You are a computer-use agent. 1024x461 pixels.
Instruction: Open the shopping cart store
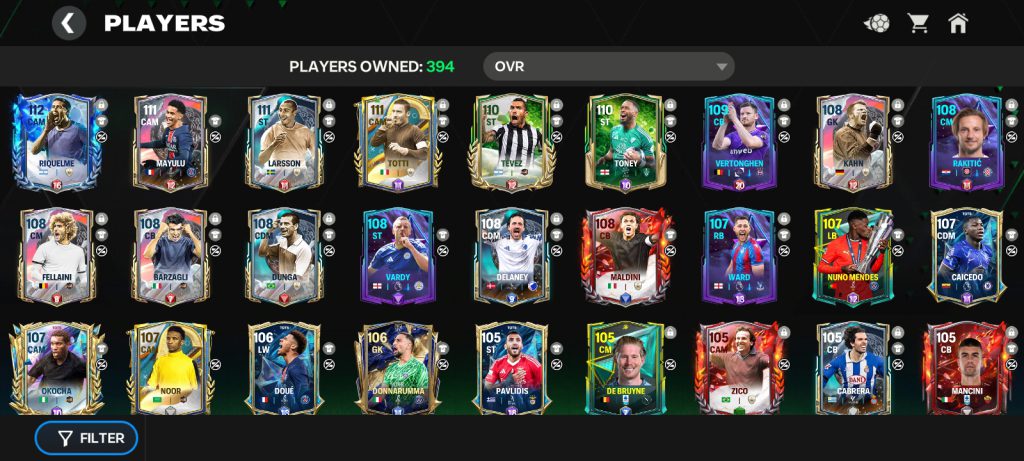click(x=918, y=23)
